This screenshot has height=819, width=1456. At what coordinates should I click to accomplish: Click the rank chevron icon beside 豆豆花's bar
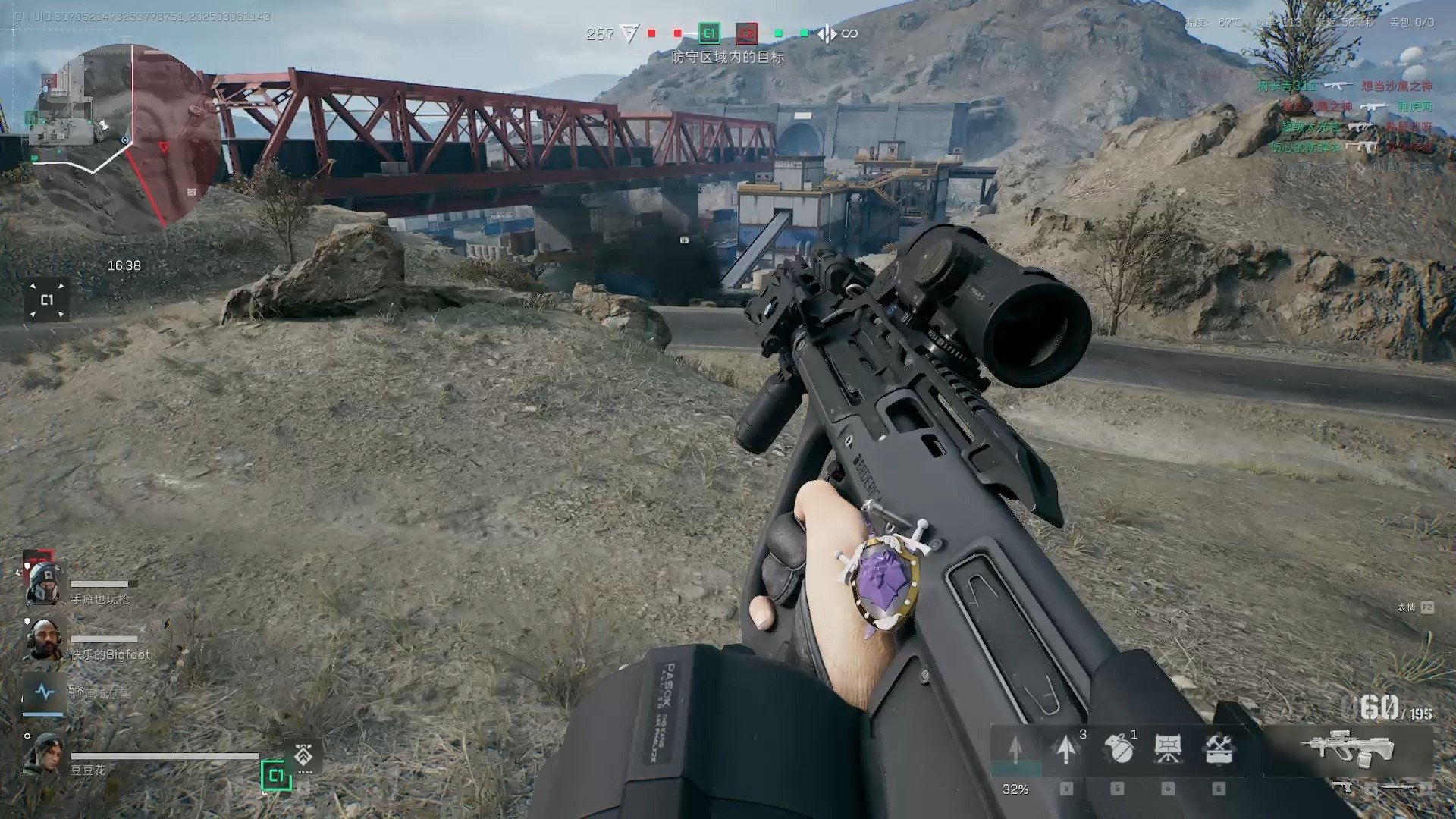point(304,756)
